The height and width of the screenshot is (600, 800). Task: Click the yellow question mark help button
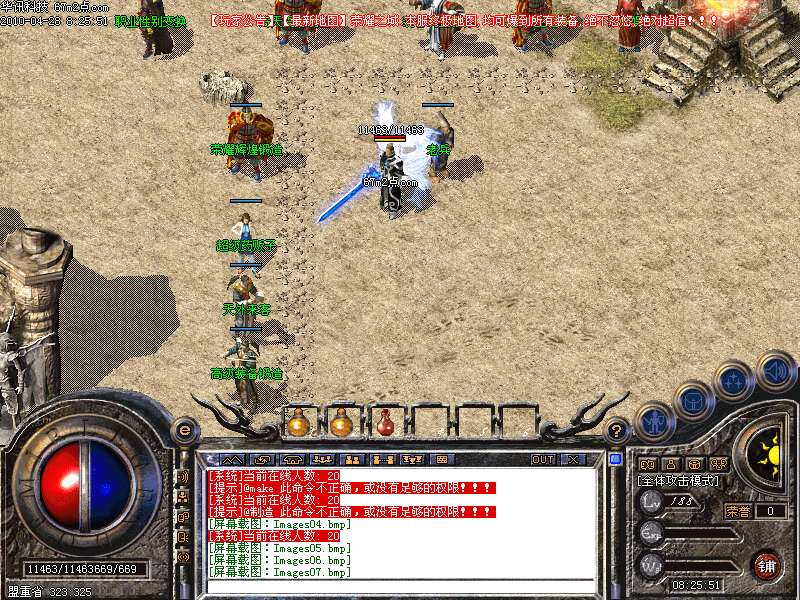pyautogui.click(x=618, y=430)
